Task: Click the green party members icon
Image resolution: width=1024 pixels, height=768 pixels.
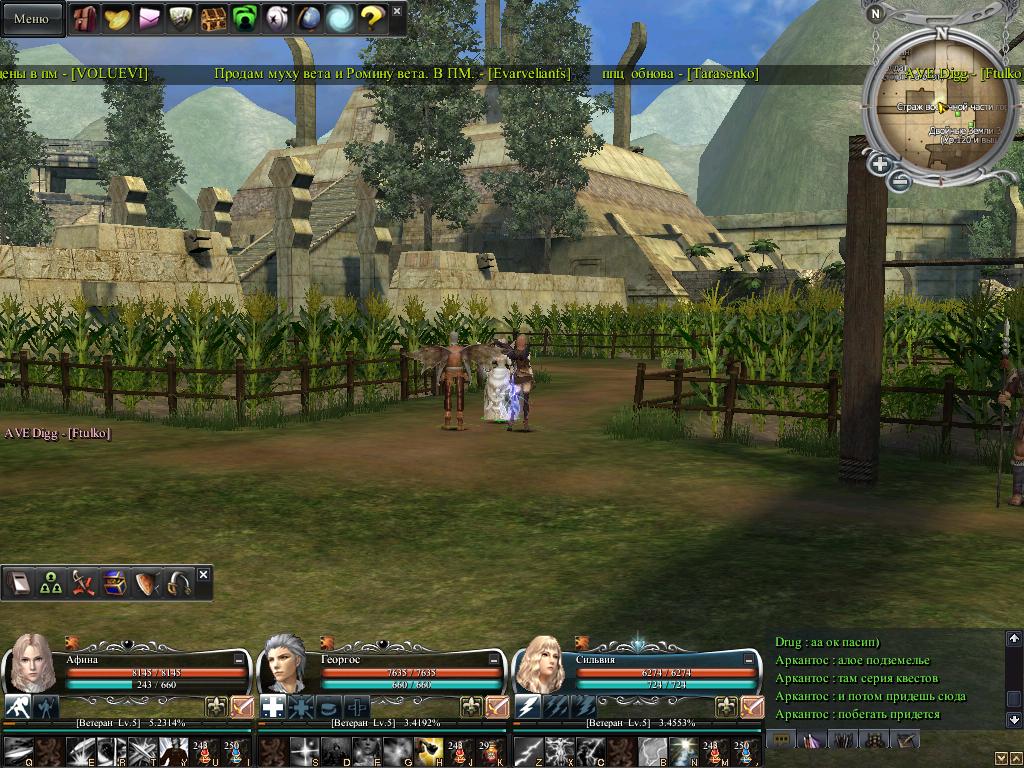Action: coord(51,584)
